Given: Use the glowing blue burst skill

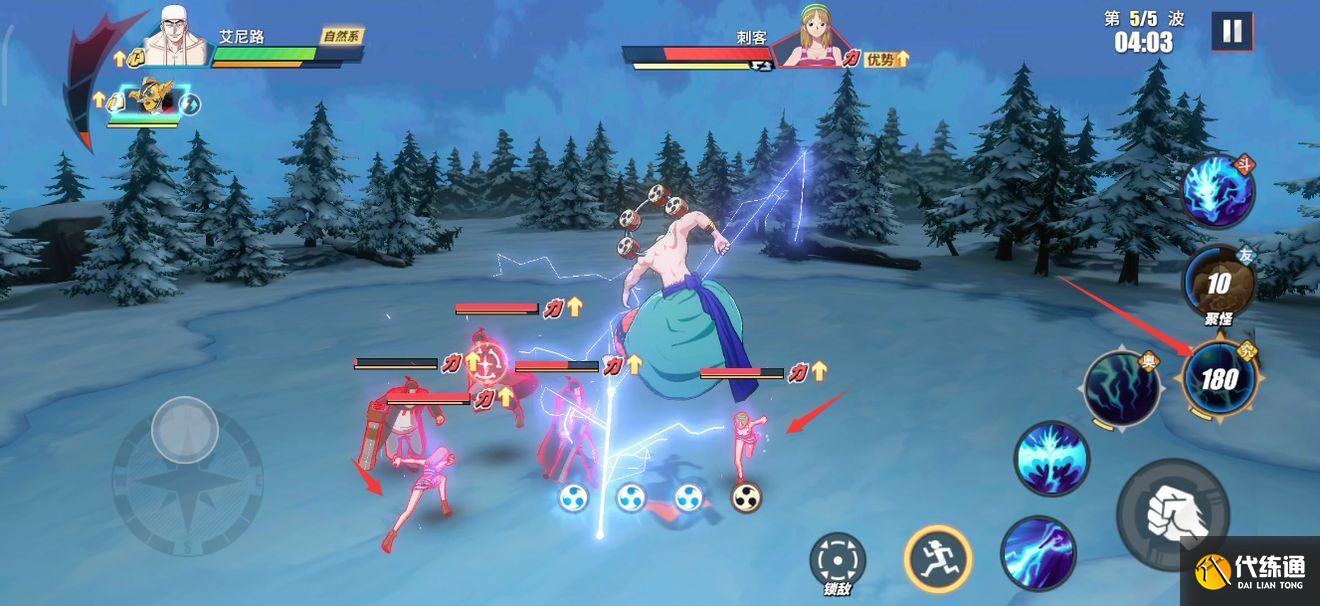Looking at the screenshot, I should (1051, 458).
